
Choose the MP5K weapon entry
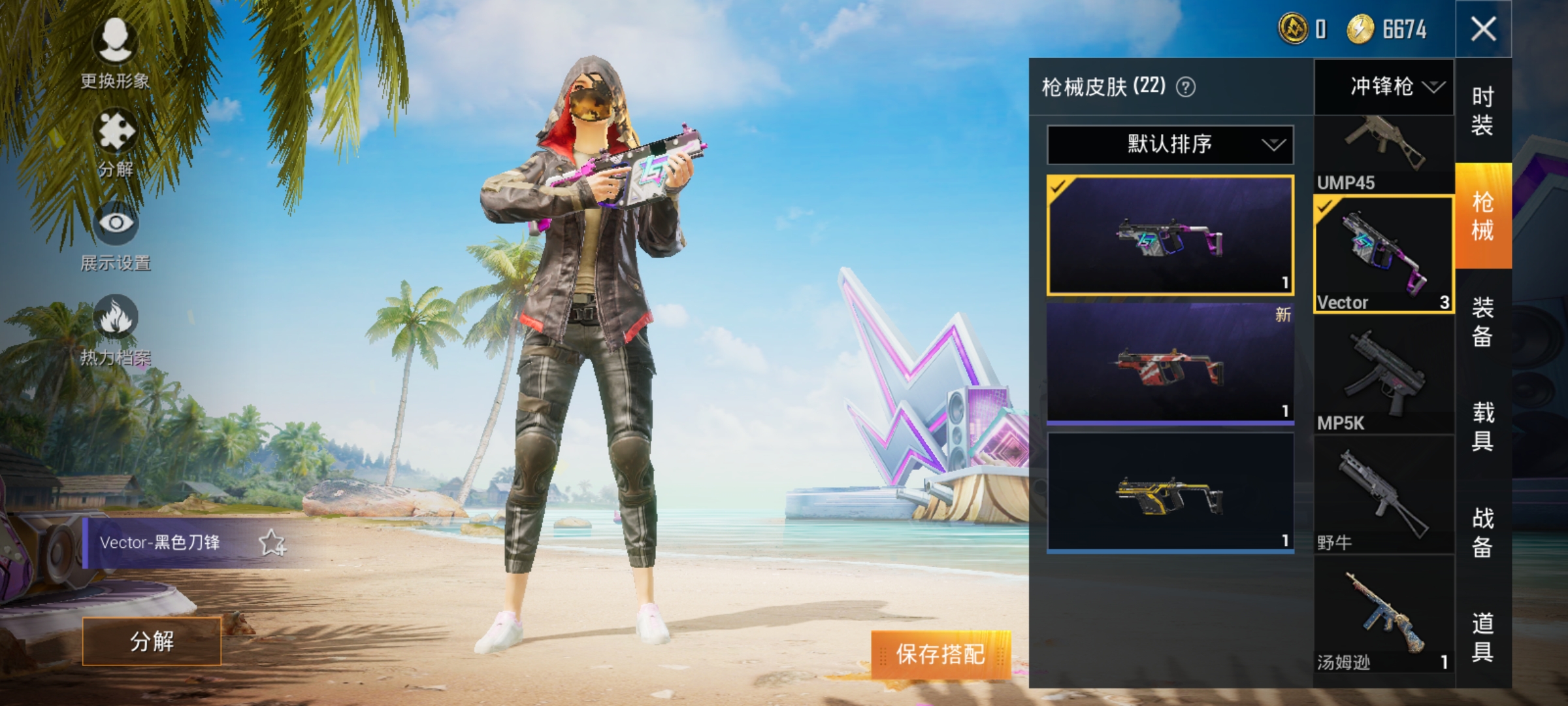(1384, 376)
